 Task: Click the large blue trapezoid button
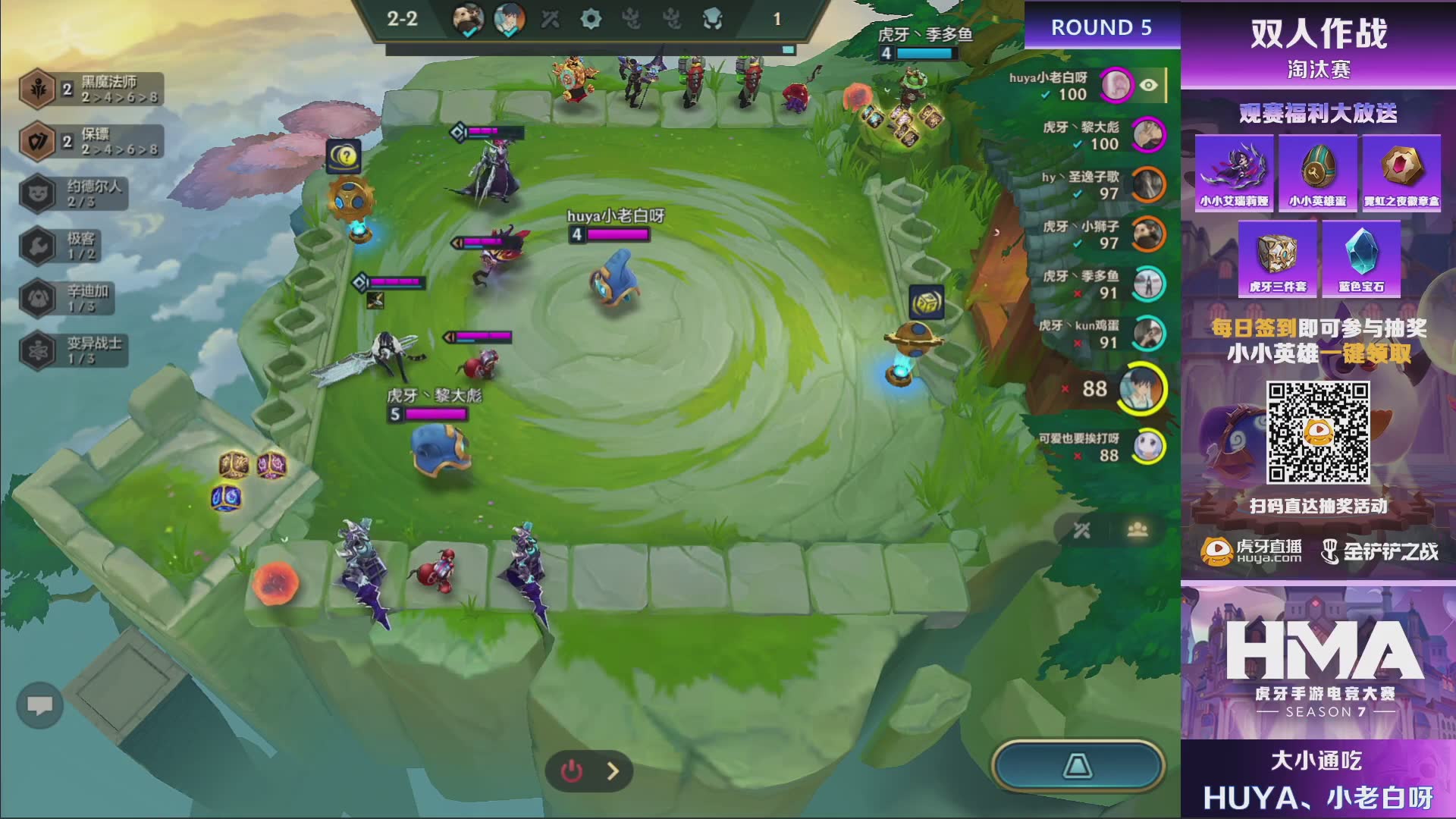[x=1077, y=766]
